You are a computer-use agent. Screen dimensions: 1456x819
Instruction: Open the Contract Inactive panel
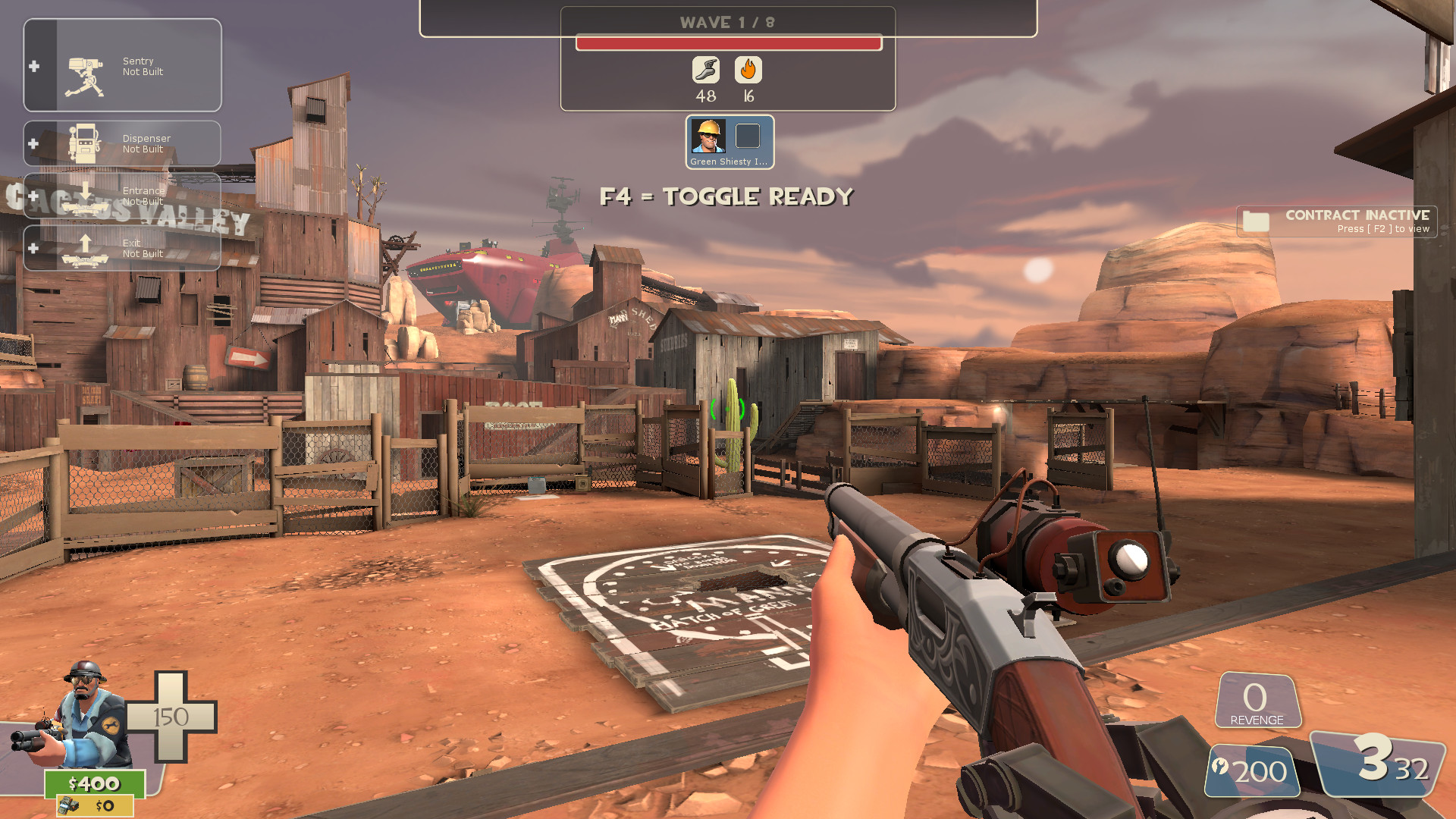[1335, 221]
